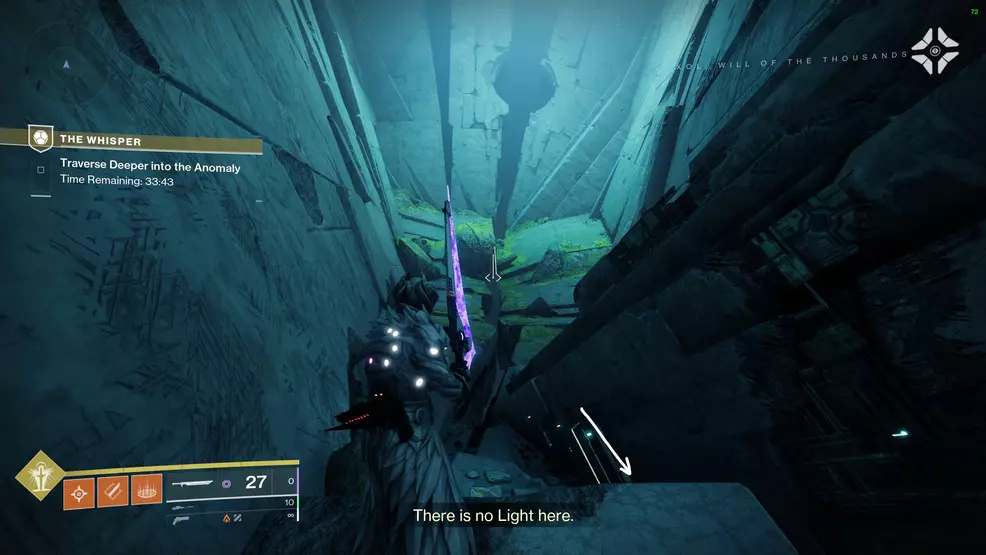Open the Ghost icon in the corner

934,50
